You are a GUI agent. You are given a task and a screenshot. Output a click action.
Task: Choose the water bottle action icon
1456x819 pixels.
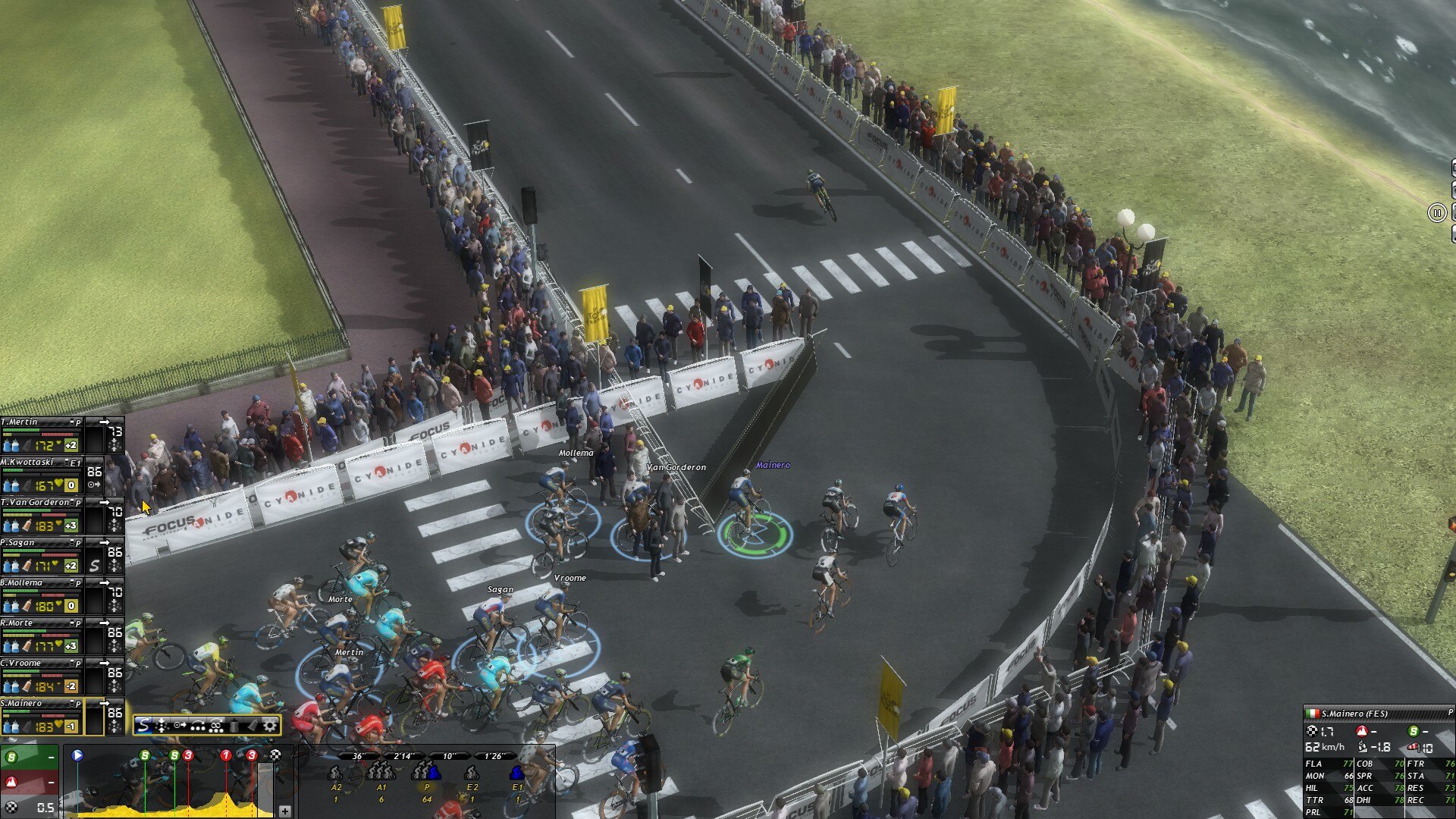pyautogui.click(x=234, y=726)
